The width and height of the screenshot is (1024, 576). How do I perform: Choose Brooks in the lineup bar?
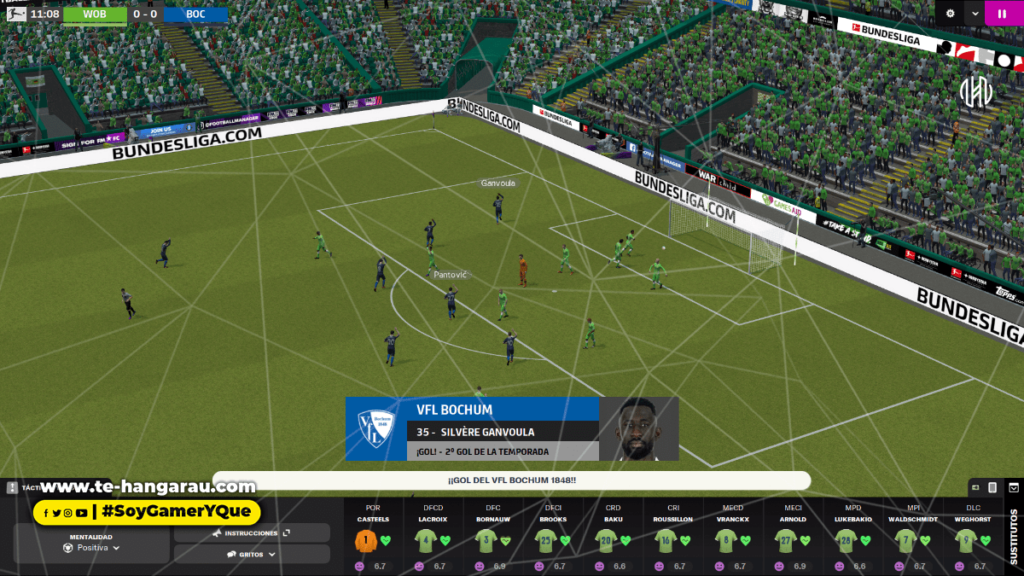[x=553, y=541]
